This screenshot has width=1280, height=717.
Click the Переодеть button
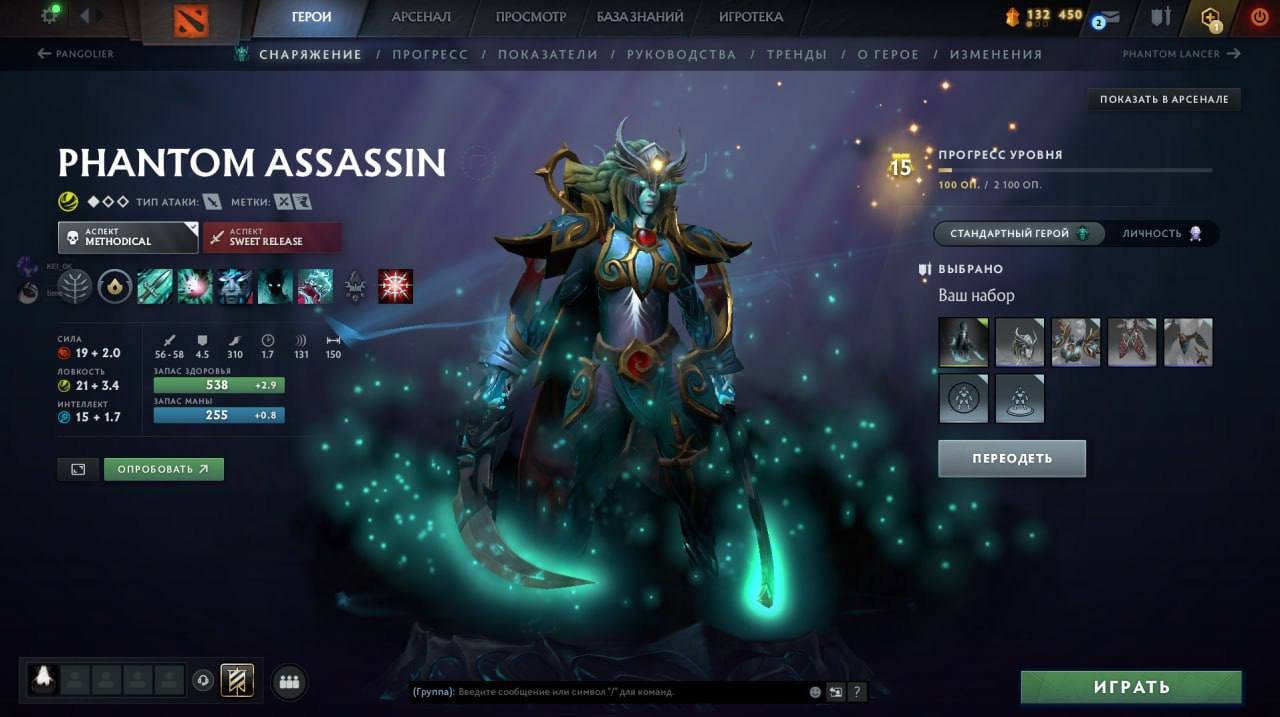(1011, 458)
